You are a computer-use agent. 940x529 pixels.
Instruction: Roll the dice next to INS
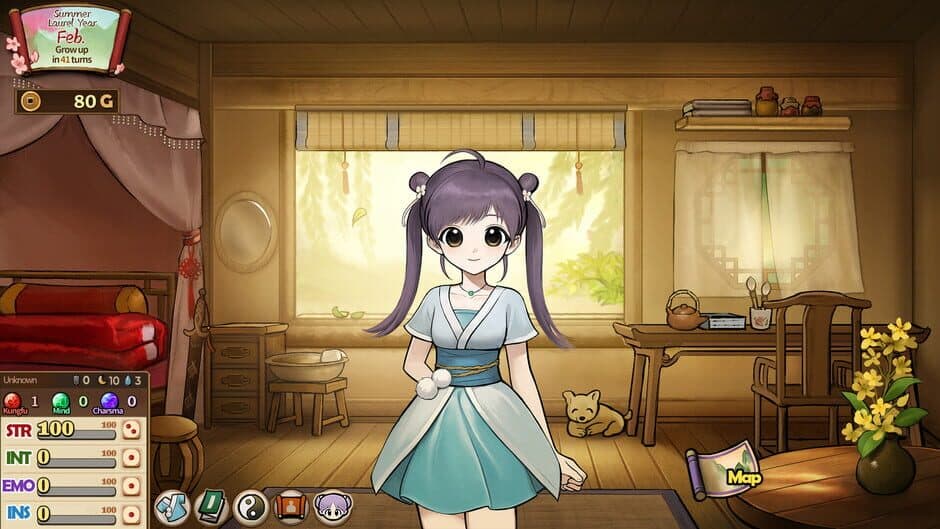[132, 513]
